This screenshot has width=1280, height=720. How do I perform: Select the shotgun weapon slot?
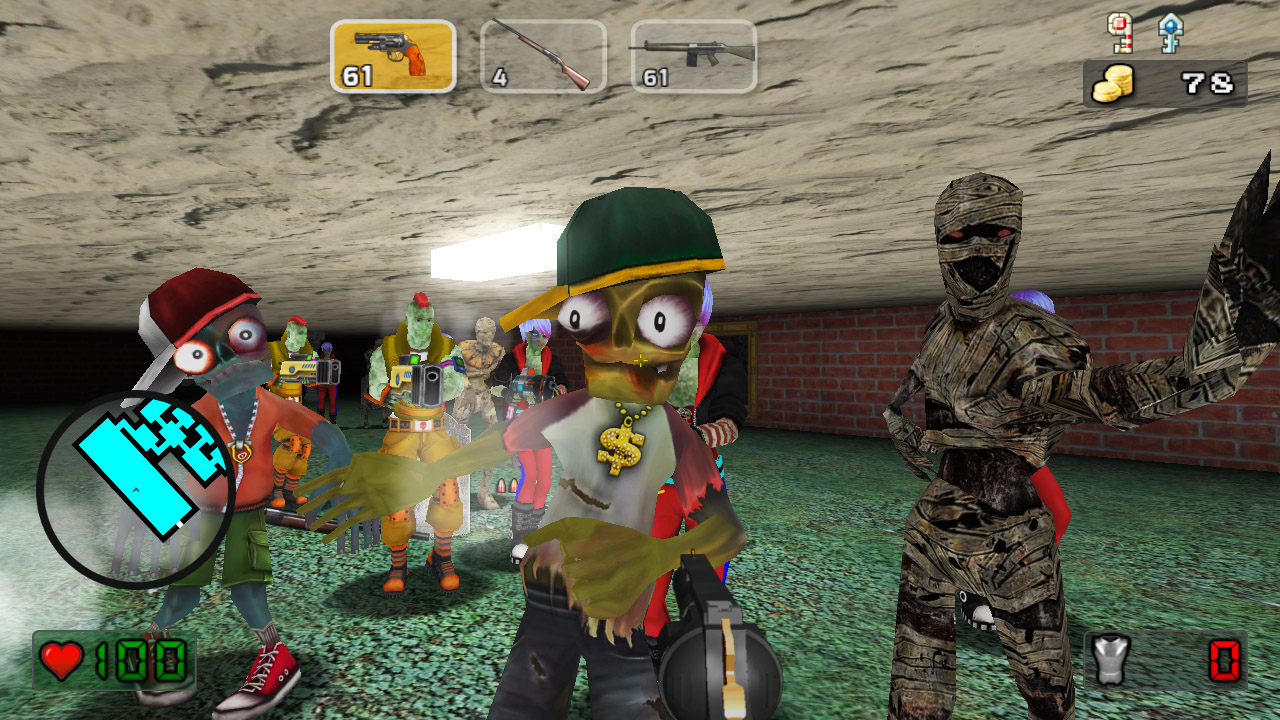542,56
